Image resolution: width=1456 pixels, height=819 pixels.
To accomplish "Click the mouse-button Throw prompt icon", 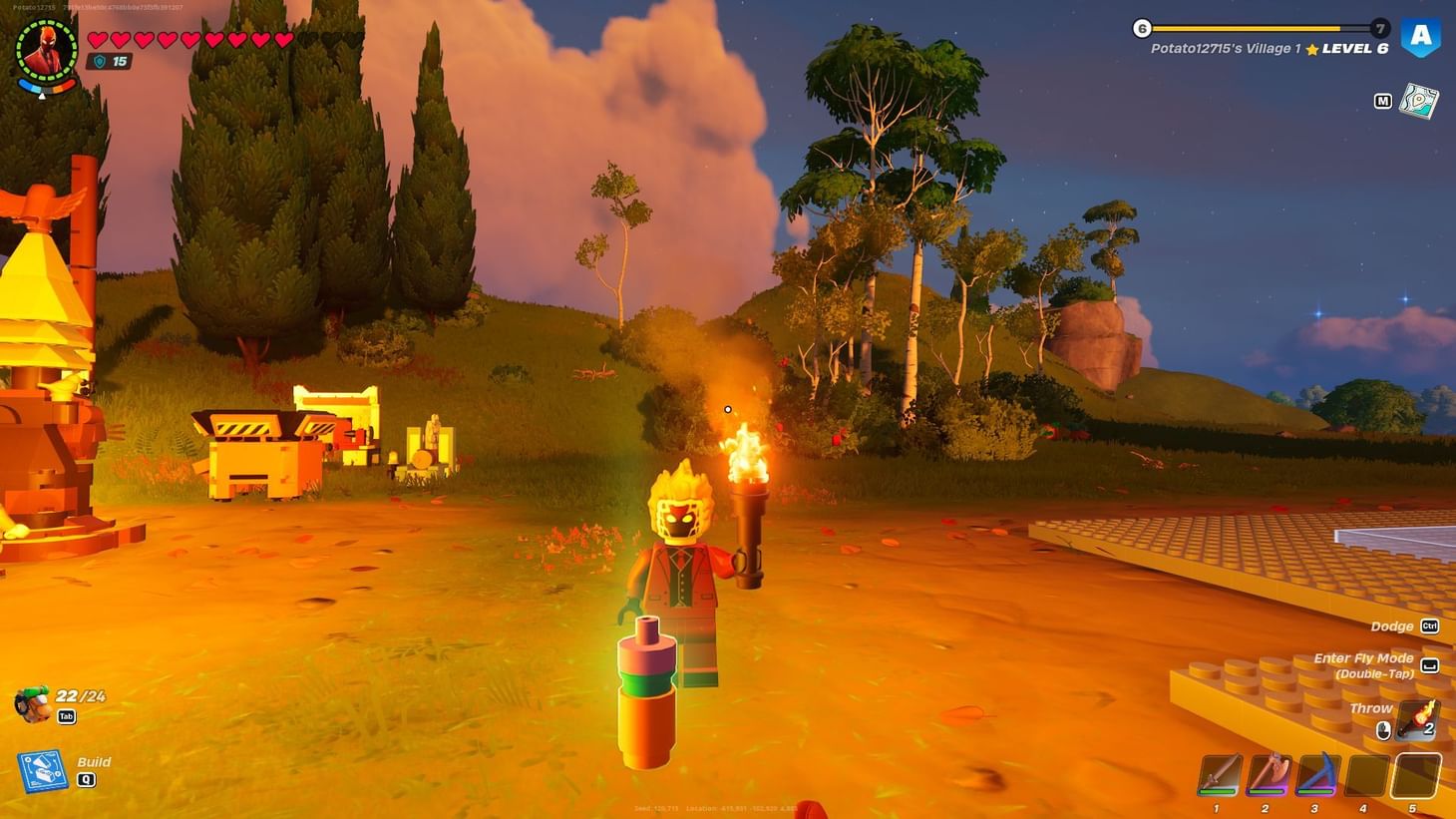I will tap(1383, 729).
